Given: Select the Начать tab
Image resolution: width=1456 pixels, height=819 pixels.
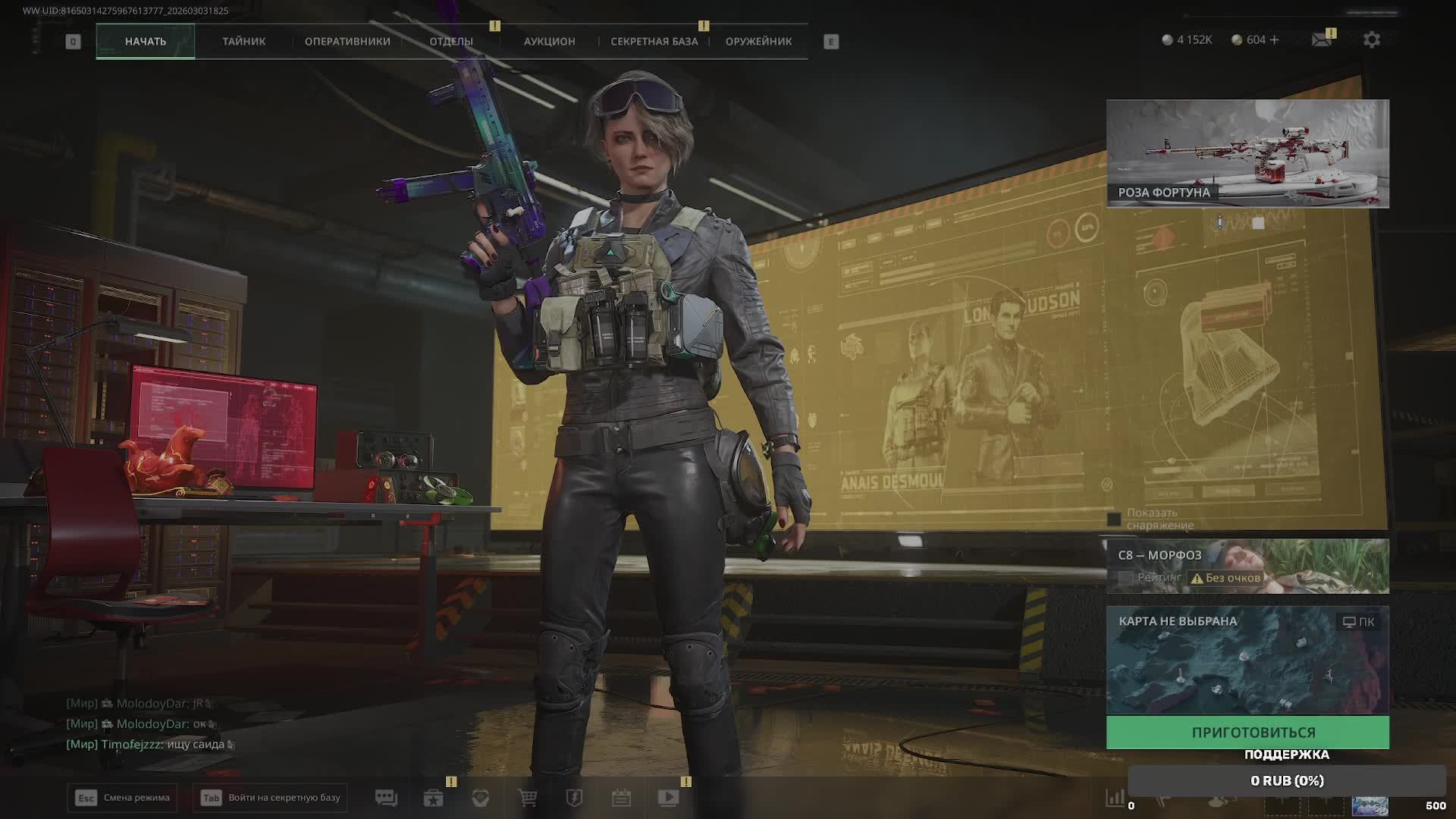Looking at the screenshot, I should 146,41.
